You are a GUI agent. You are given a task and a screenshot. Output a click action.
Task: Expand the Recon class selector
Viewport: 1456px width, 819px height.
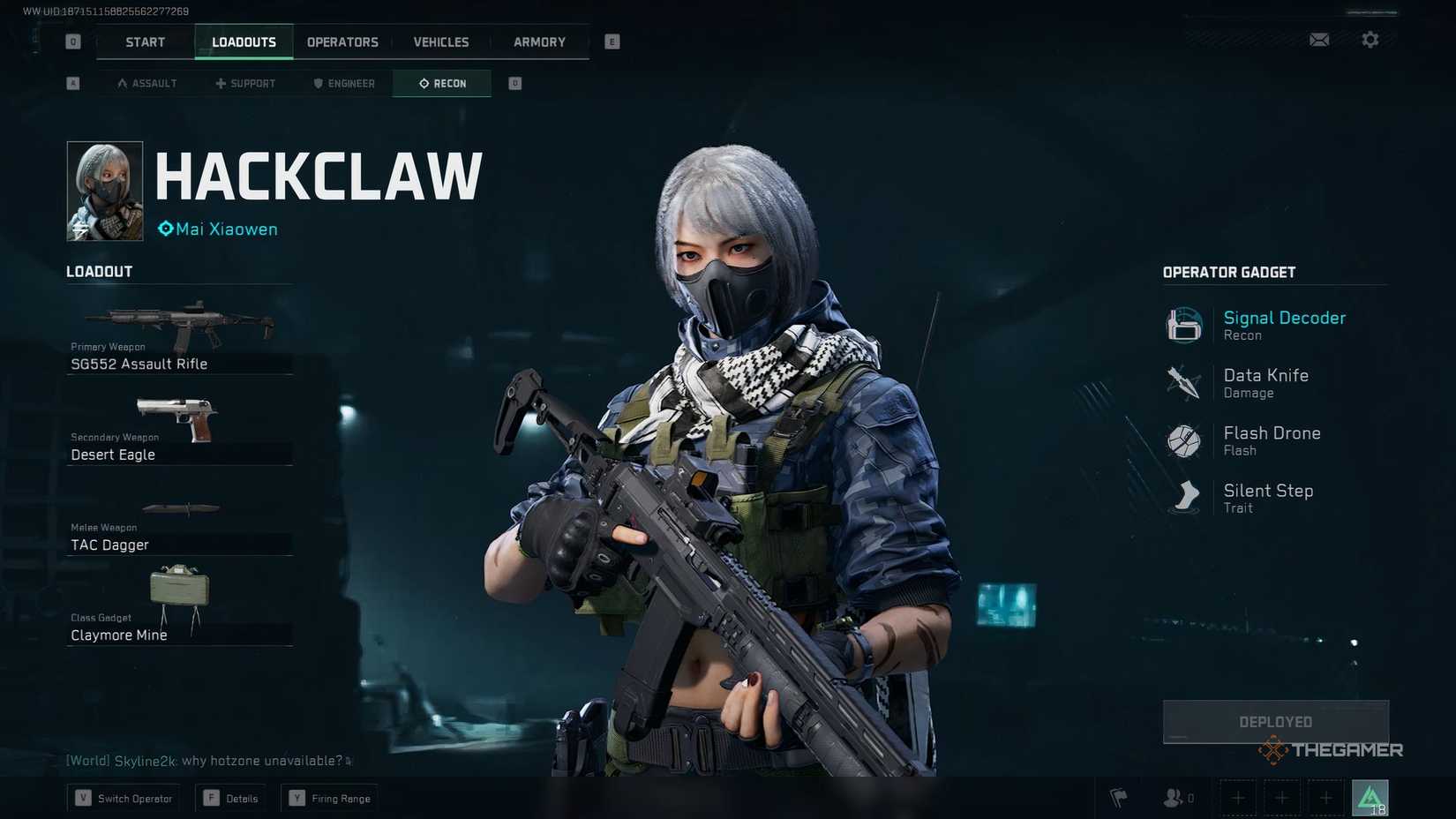pyautogui.click(x=441, y=83)
